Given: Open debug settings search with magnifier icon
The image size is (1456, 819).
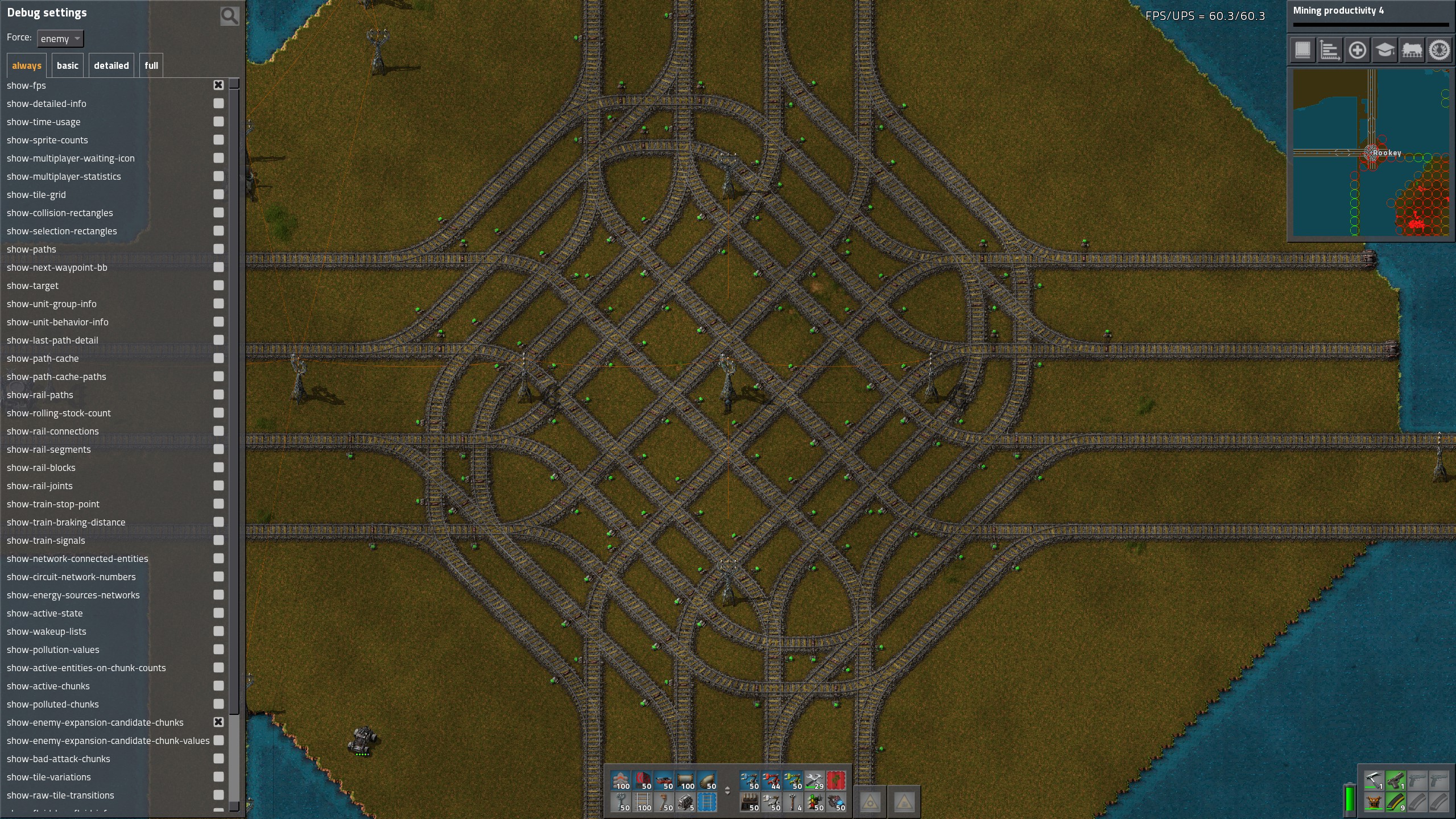Looking at the screenshot, I should pos(229,15).
